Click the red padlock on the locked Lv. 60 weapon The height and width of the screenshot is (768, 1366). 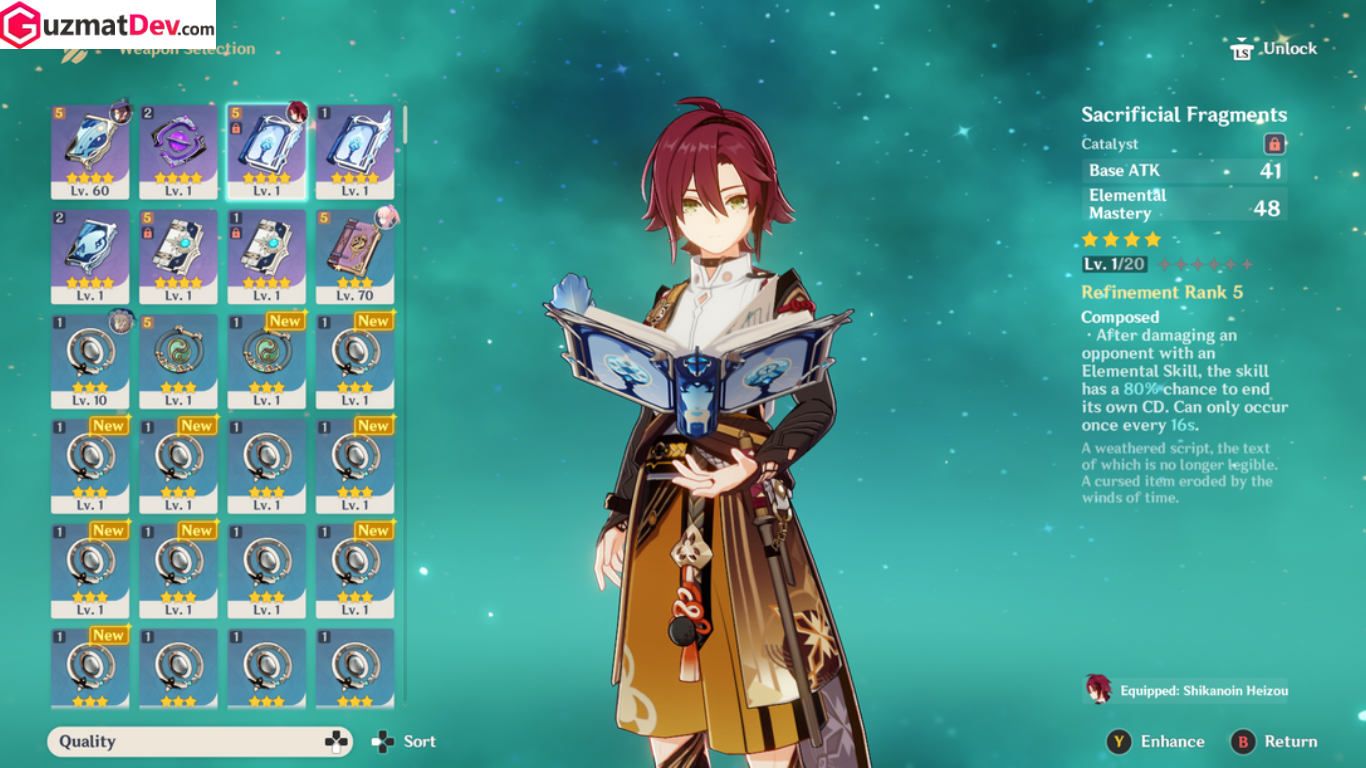(x=237, y=127)
